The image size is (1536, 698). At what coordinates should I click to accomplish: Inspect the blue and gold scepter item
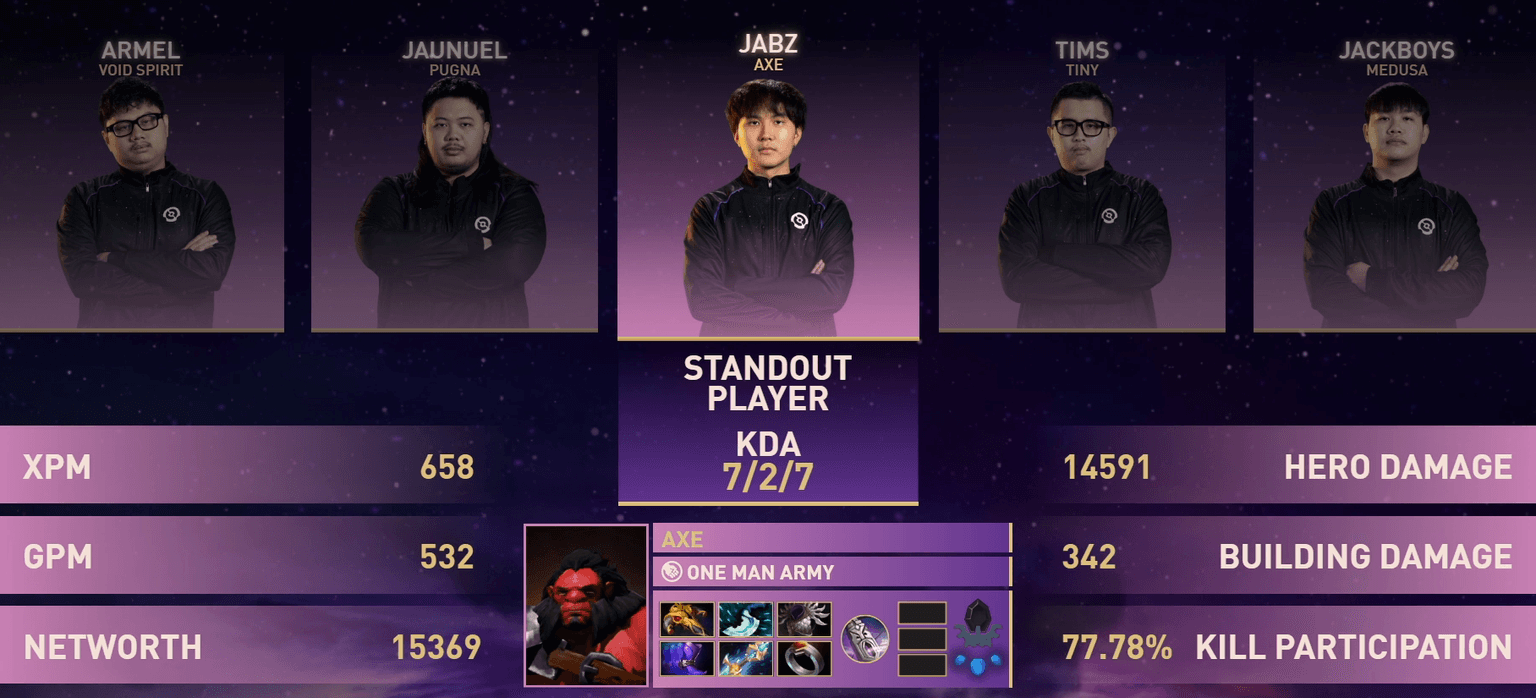746,658
